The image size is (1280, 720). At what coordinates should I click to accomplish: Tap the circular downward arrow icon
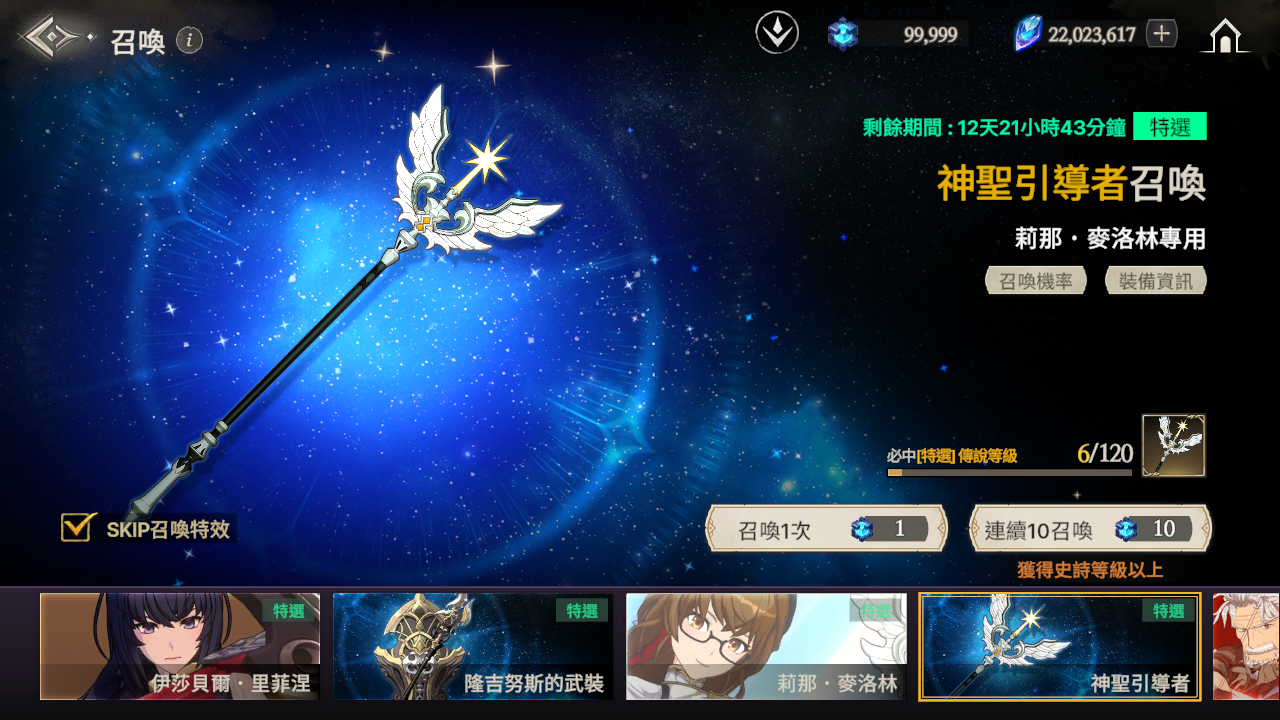pyautogui.click(x=777, y=34)
